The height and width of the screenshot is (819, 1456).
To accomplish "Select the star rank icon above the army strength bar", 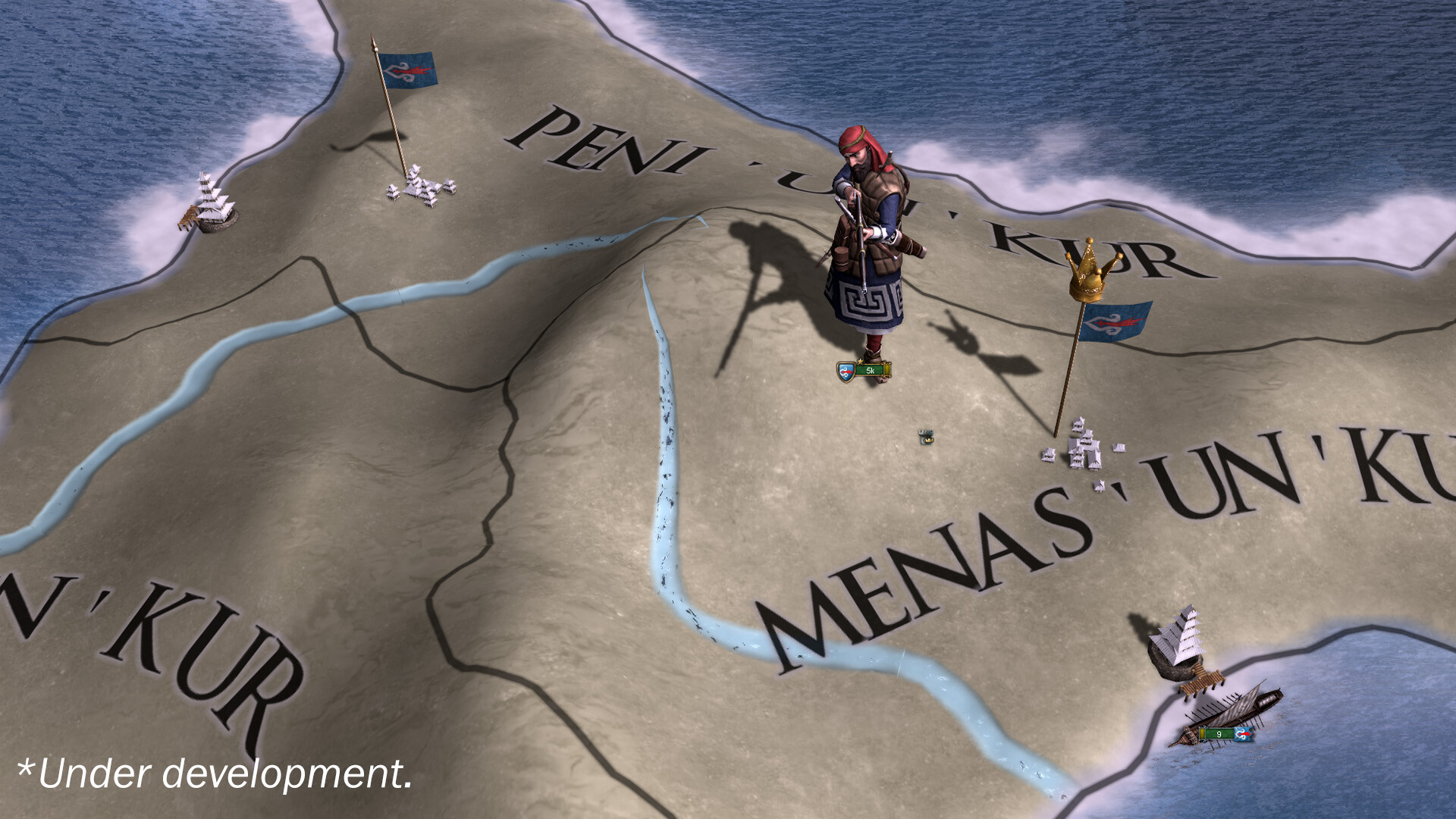I will click(860, 361).
